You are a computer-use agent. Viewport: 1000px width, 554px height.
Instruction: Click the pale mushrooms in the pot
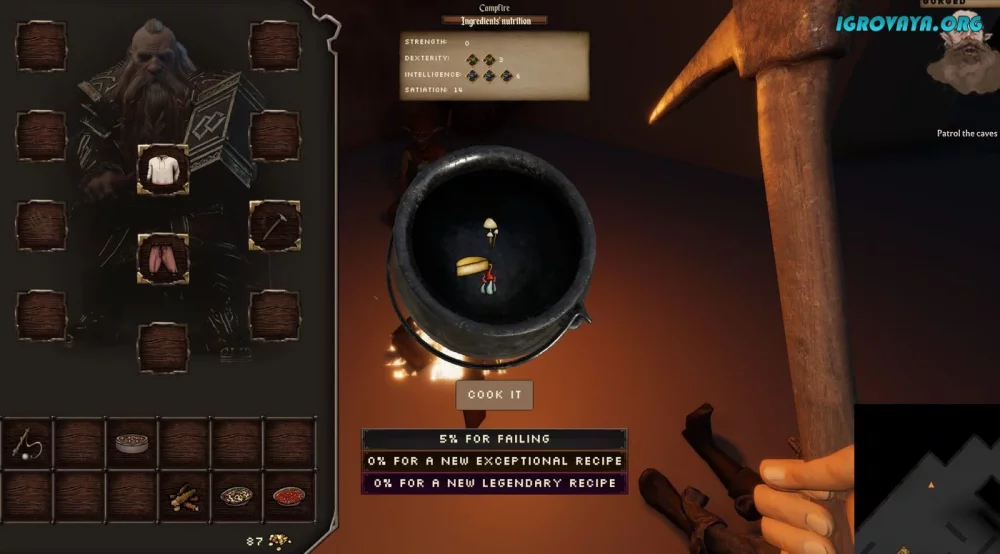tap(491, 229)
